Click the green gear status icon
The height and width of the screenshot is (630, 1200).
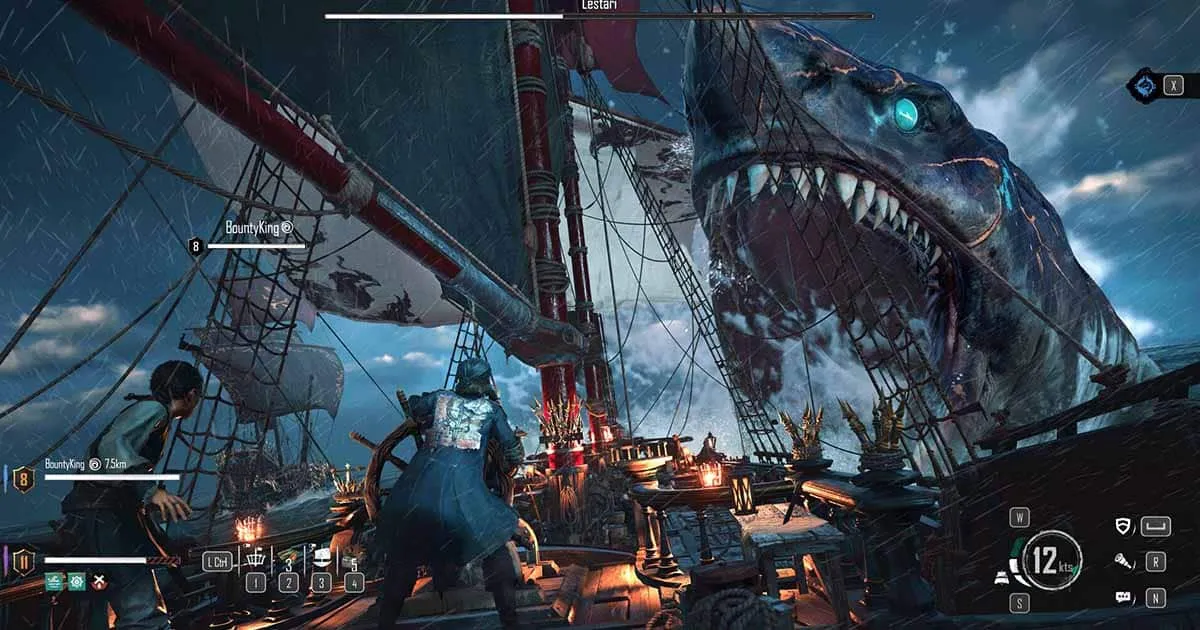click(77, 581)
